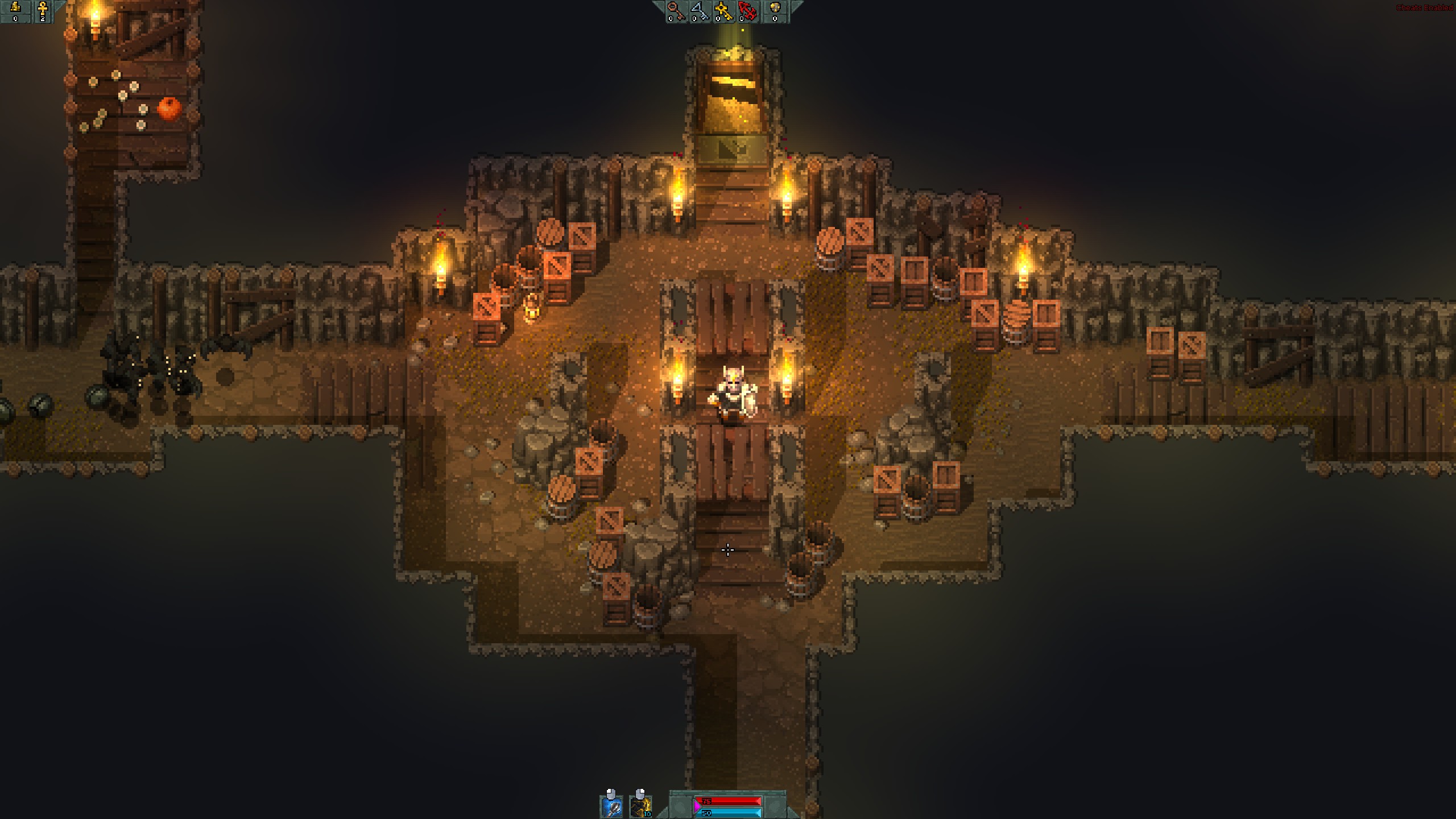Screen dimensions: 1456x819
Task: Click the right mouse button indicator above item
Action: tap(640, 794)
